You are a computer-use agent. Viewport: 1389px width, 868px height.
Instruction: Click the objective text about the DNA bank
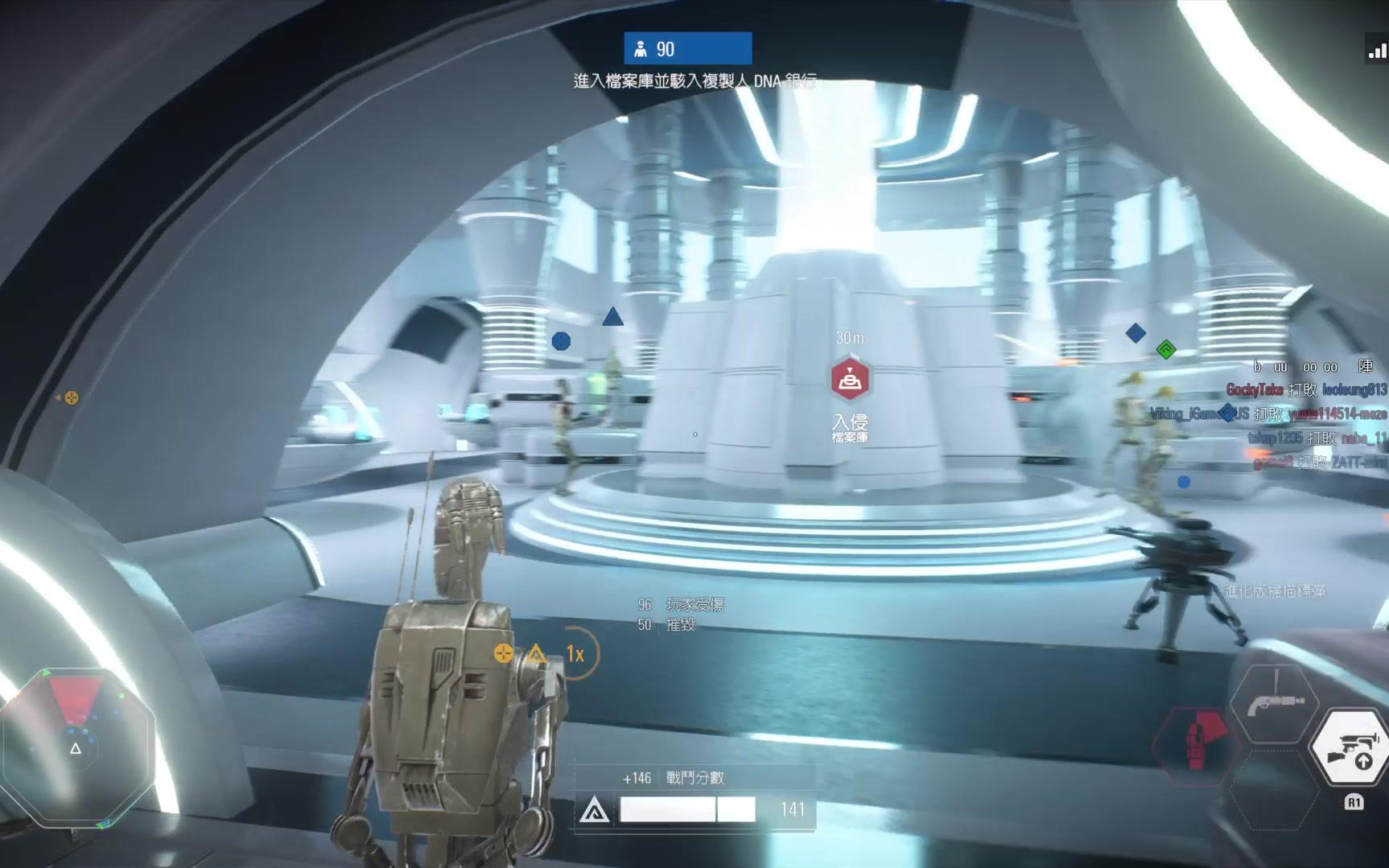[x=694, y=81]
